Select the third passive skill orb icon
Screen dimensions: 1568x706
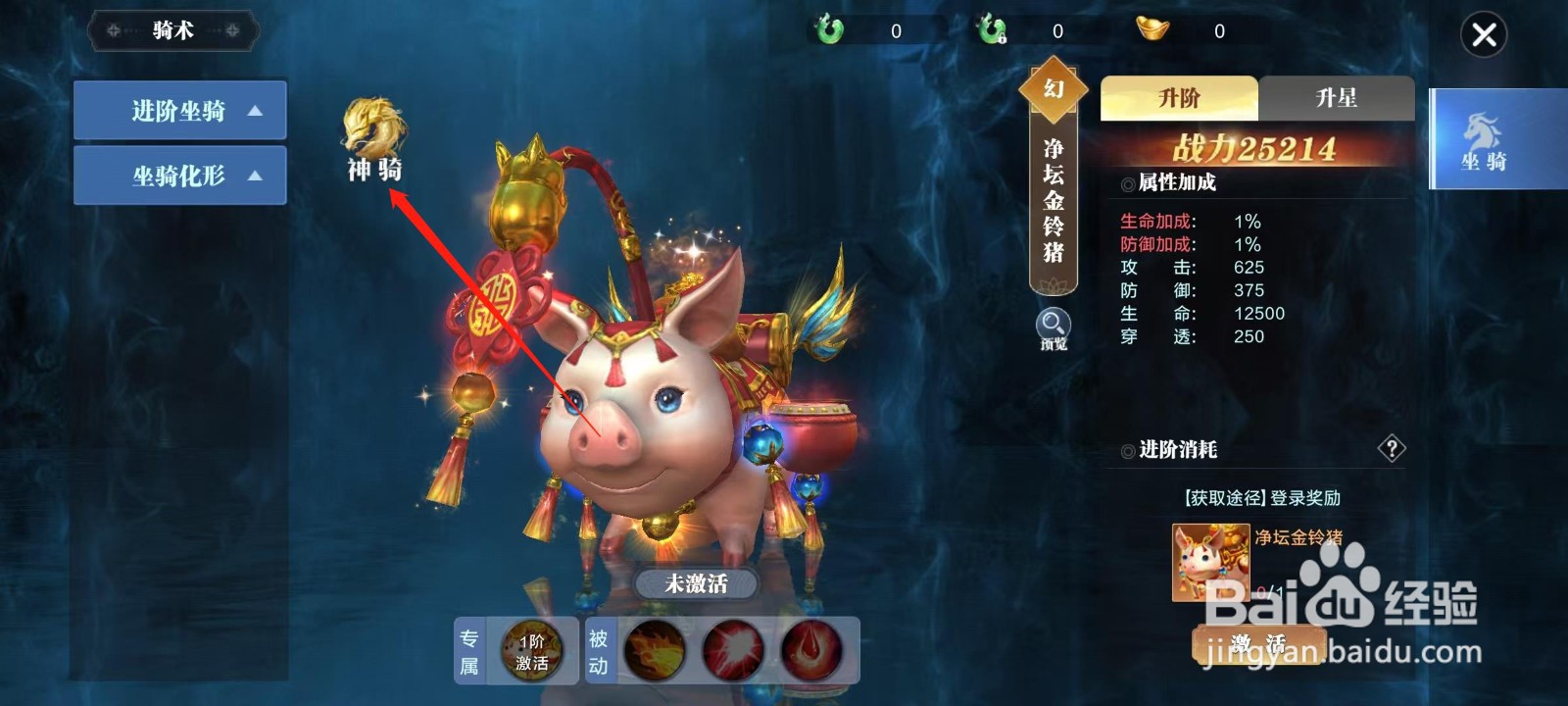coord(807,651)
